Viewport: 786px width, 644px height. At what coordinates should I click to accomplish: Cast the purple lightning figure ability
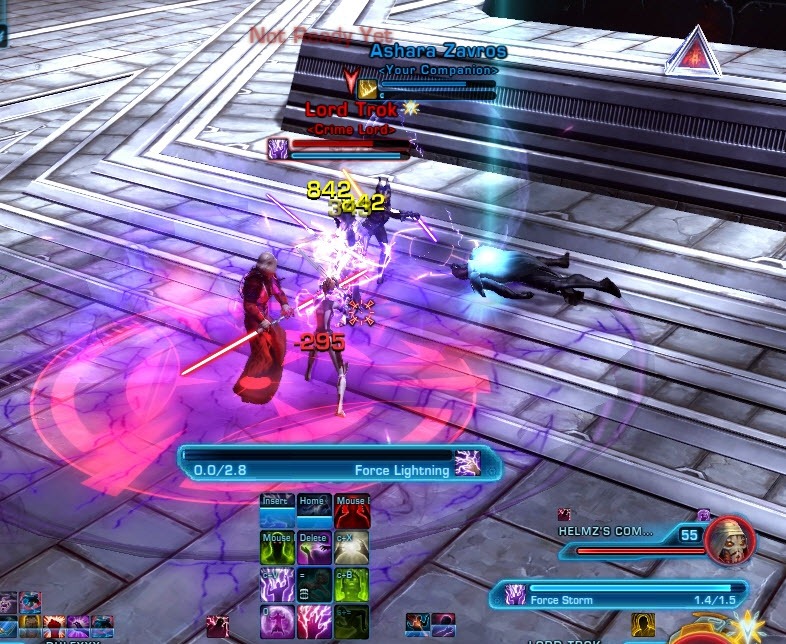(277, 585)
